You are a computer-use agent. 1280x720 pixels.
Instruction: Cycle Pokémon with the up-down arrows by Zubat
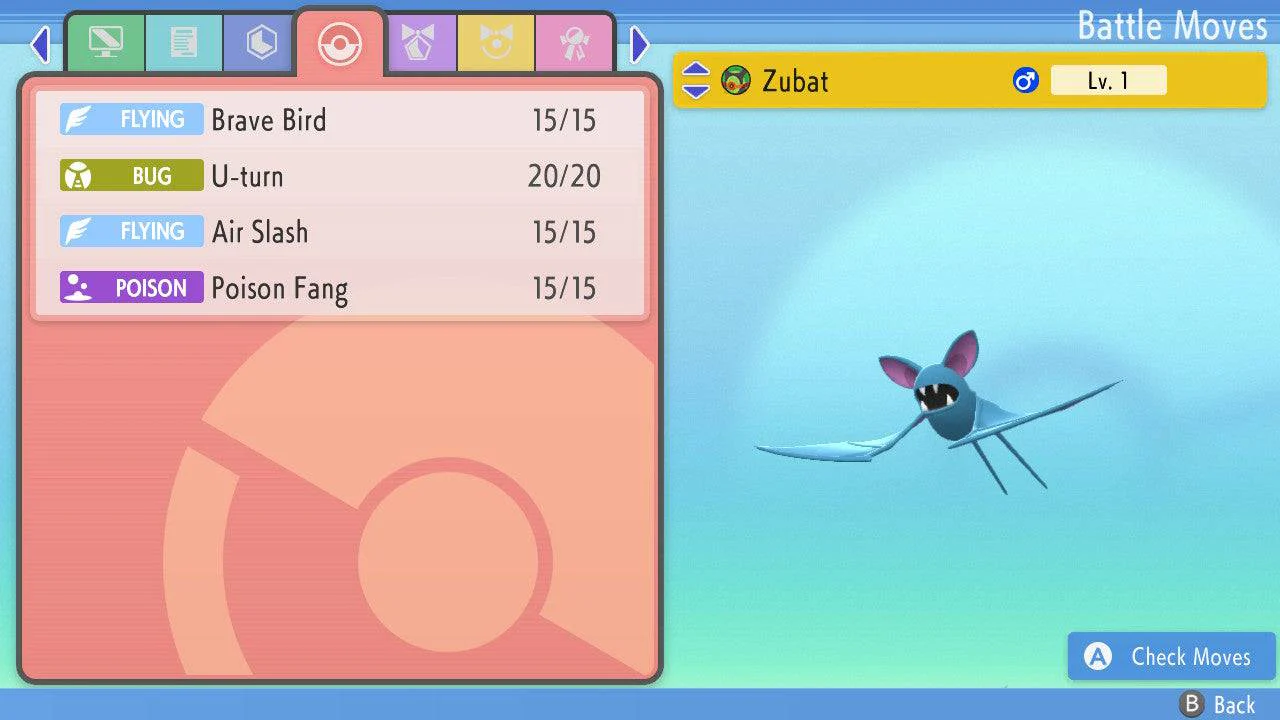coord(695,81)
